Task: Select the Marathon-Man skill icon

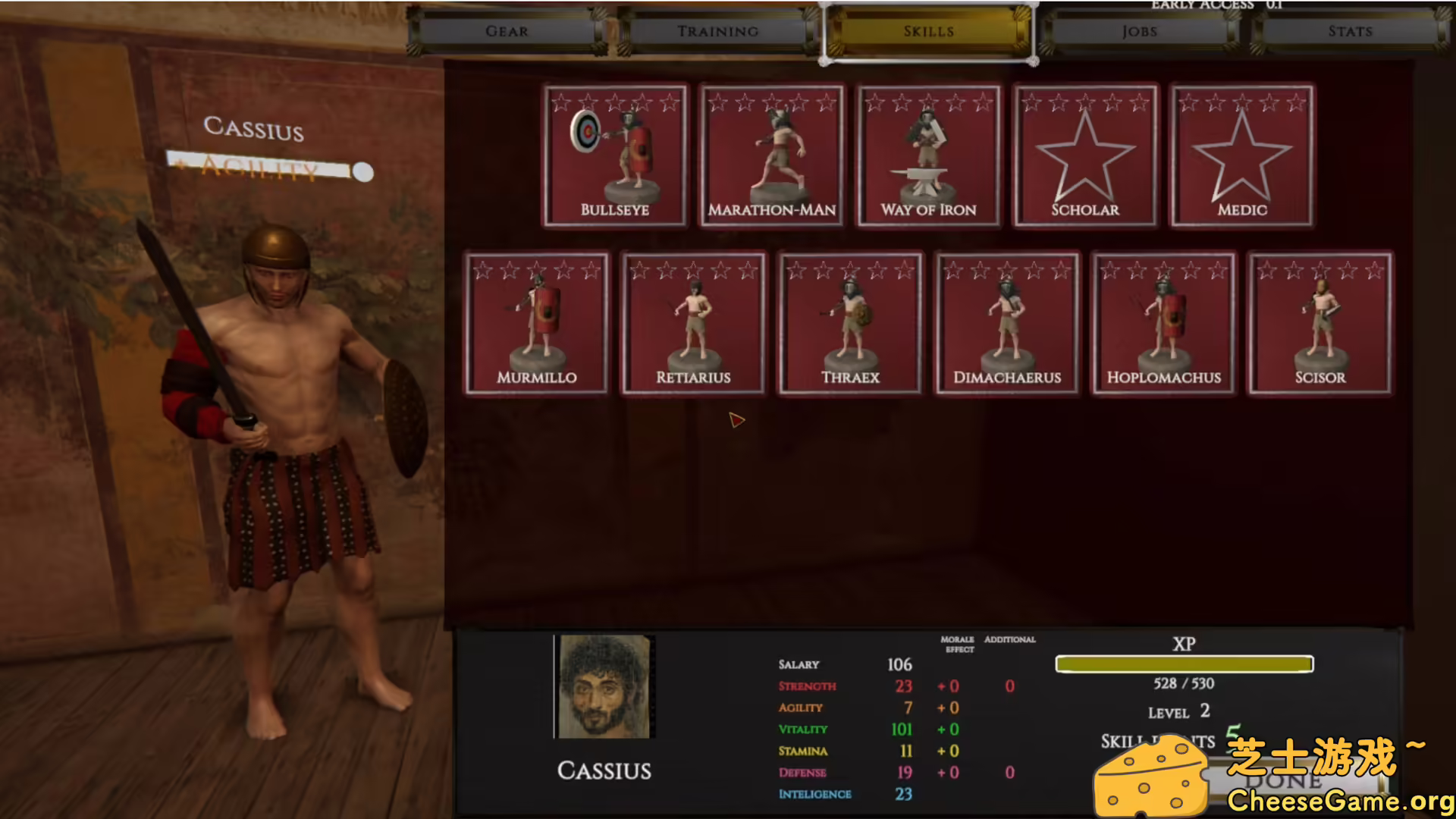Action: pos(771,155)
